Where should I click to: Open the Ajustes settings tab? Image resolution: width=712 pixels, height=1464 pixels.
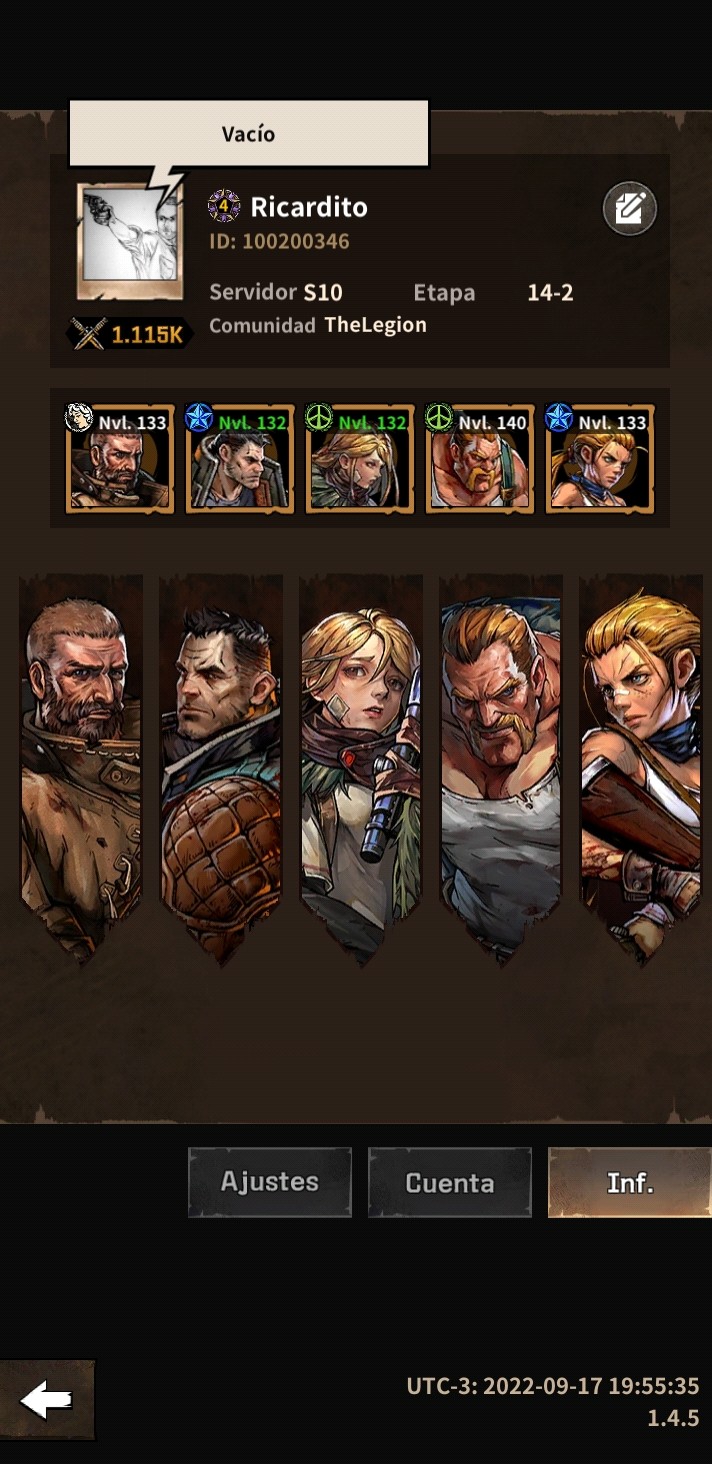tap(270, 1182)
